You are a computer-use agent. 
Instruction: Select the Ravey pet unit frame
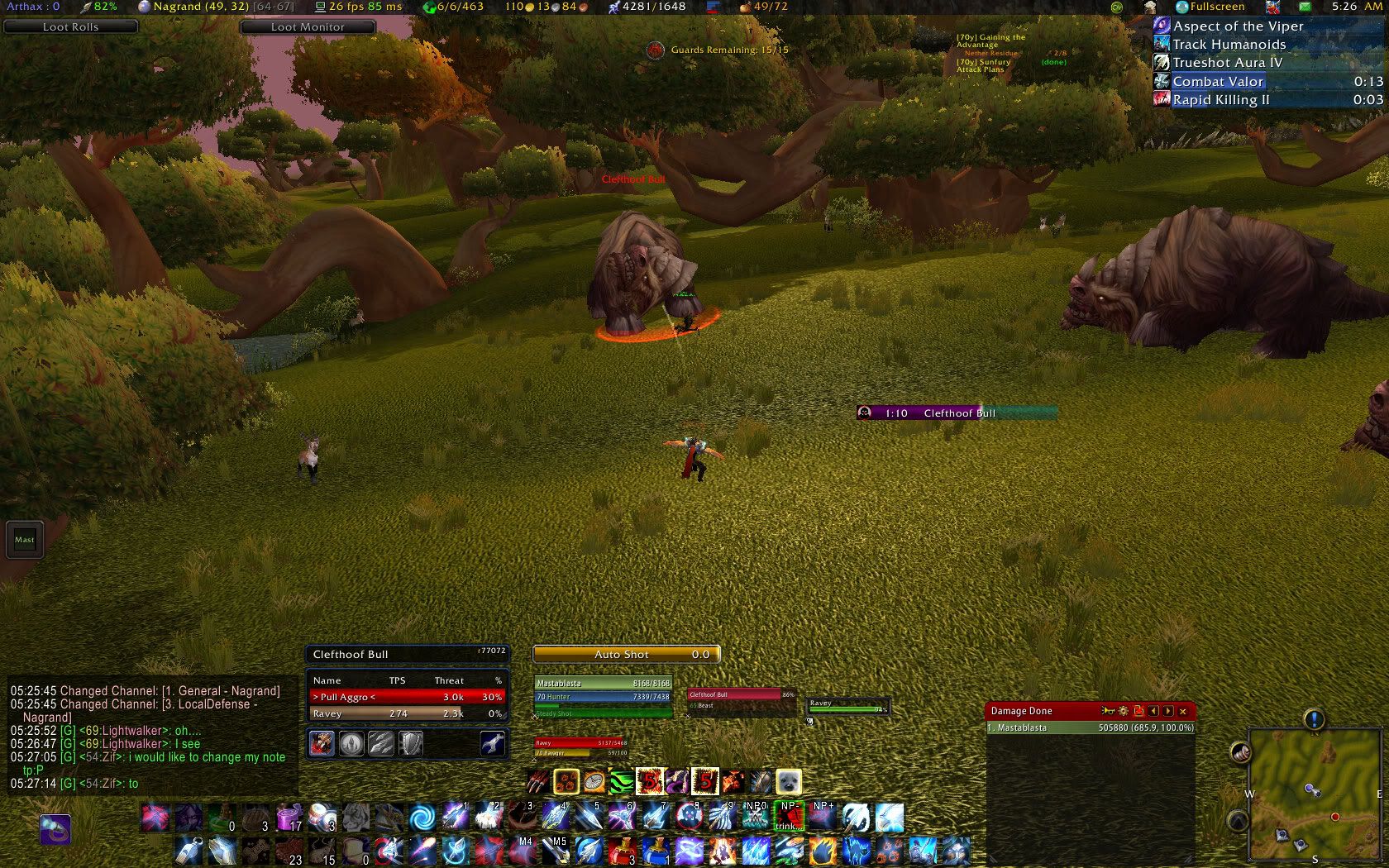(x=847, y=707)
